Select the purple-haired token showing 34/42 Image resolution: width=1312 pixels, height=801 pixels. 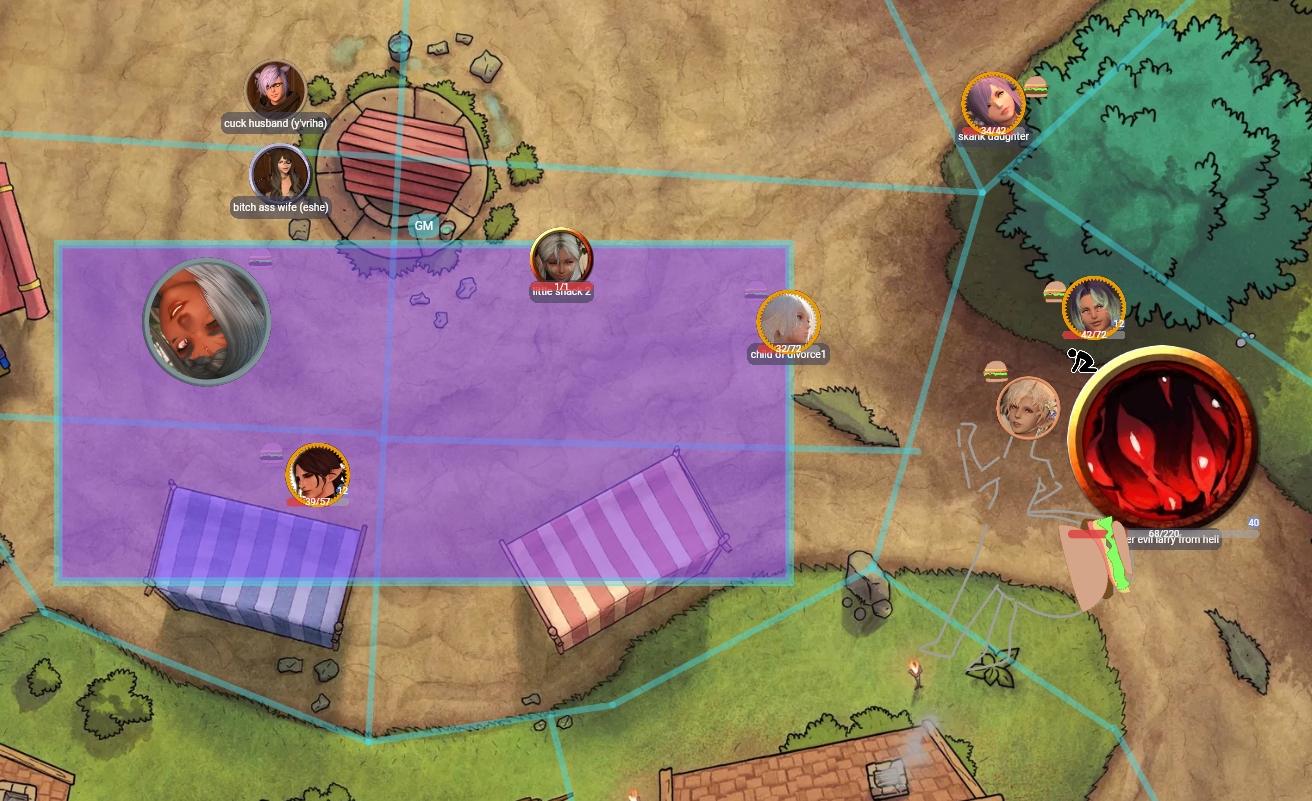coord(993,103)
